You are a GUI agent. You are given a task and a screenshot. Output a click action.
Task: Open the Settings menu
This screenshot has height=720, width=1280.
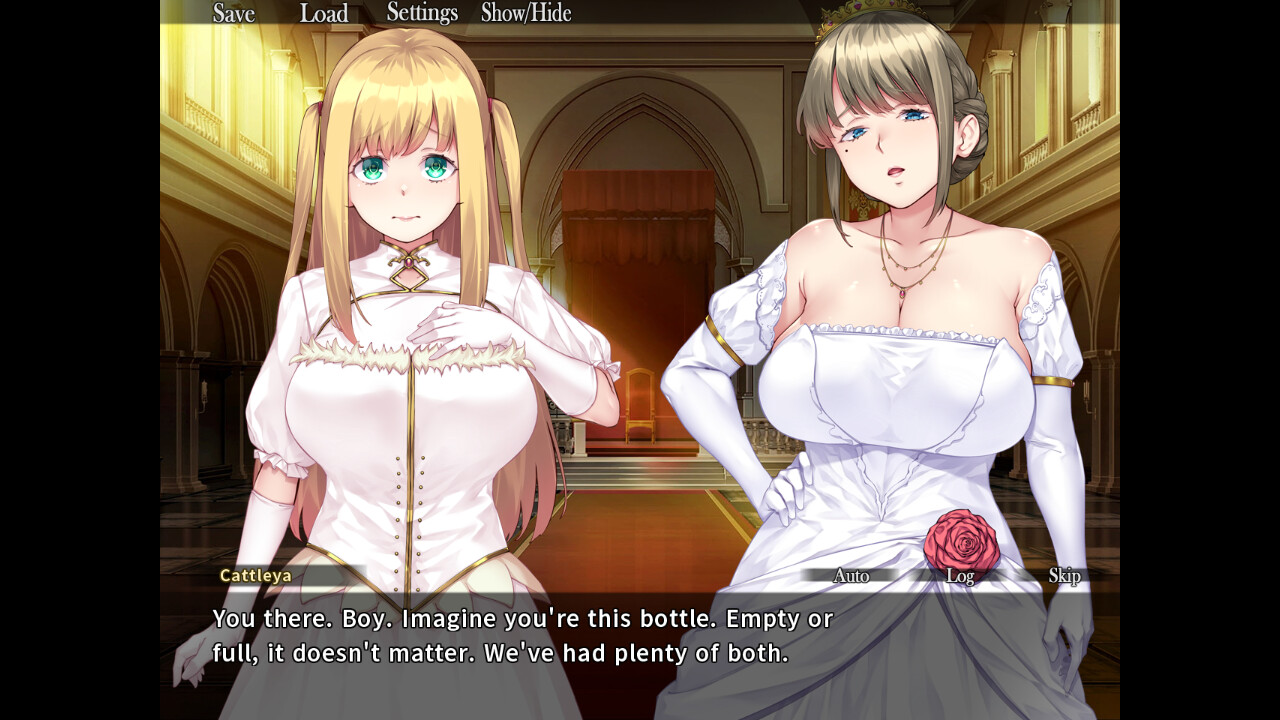(422, 13)
